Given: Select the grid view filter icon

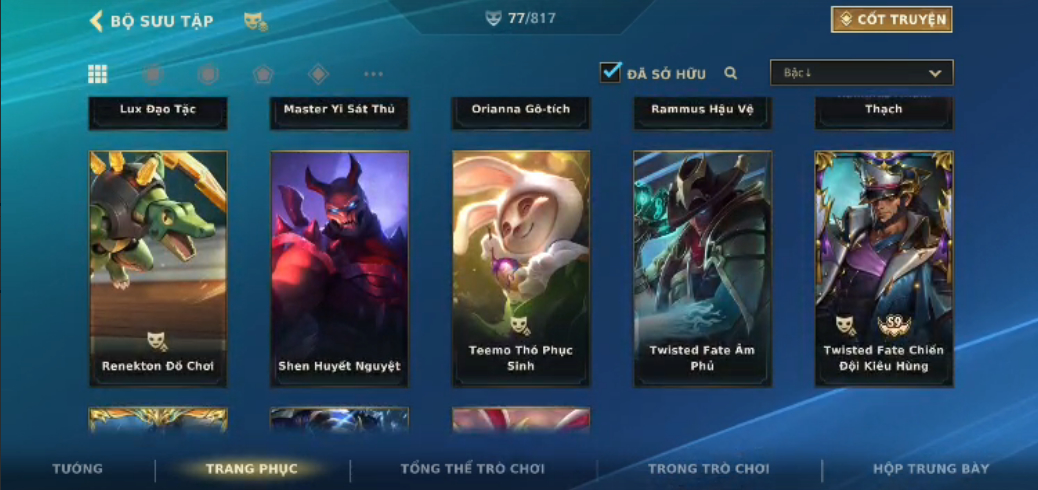Looking at the screenshot, I should tap(98, 74).
